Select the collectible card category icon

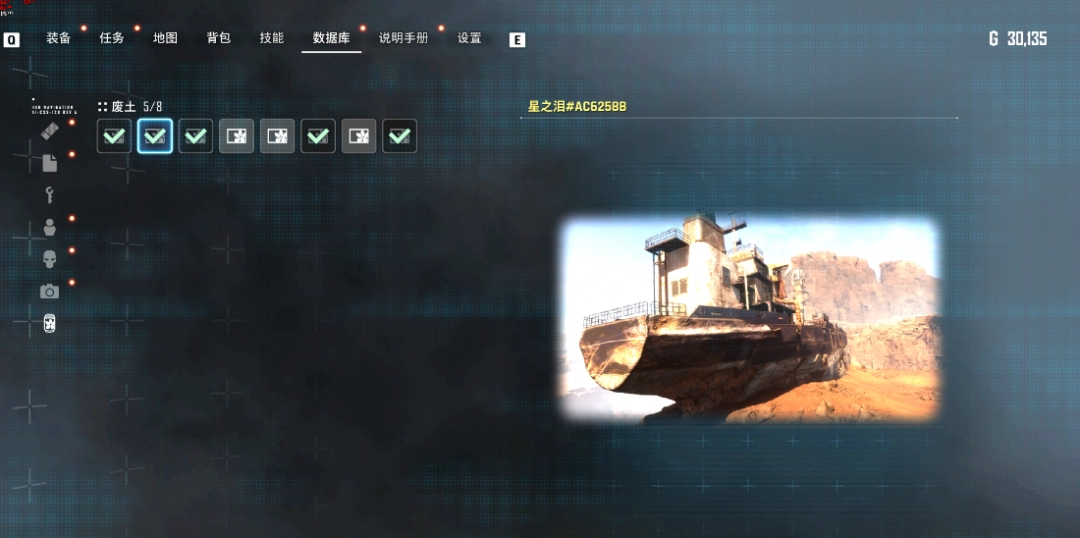[x=49, y=323]
